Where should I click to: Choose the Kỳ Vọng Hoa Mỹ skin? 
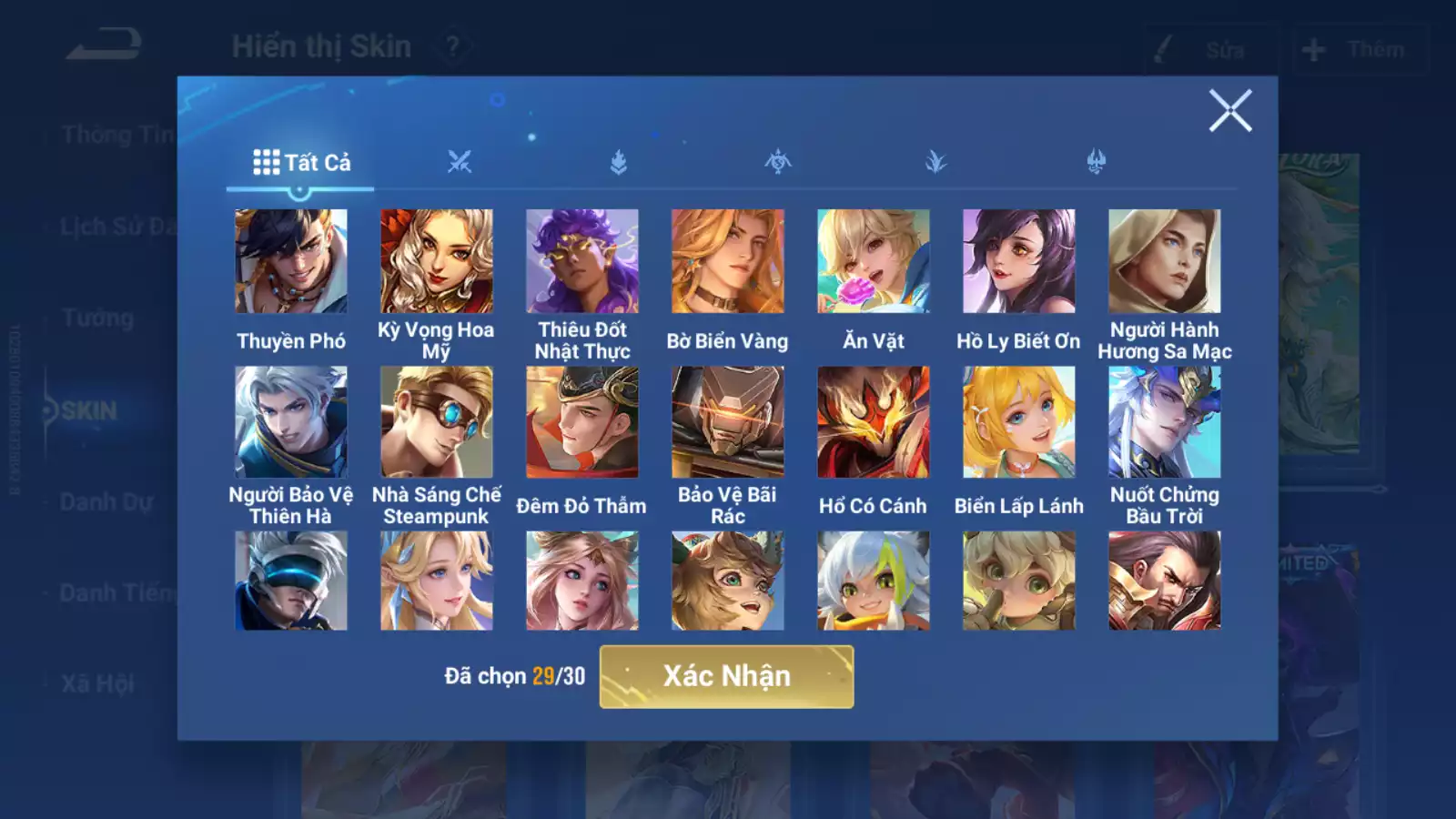tap(437, 261)
